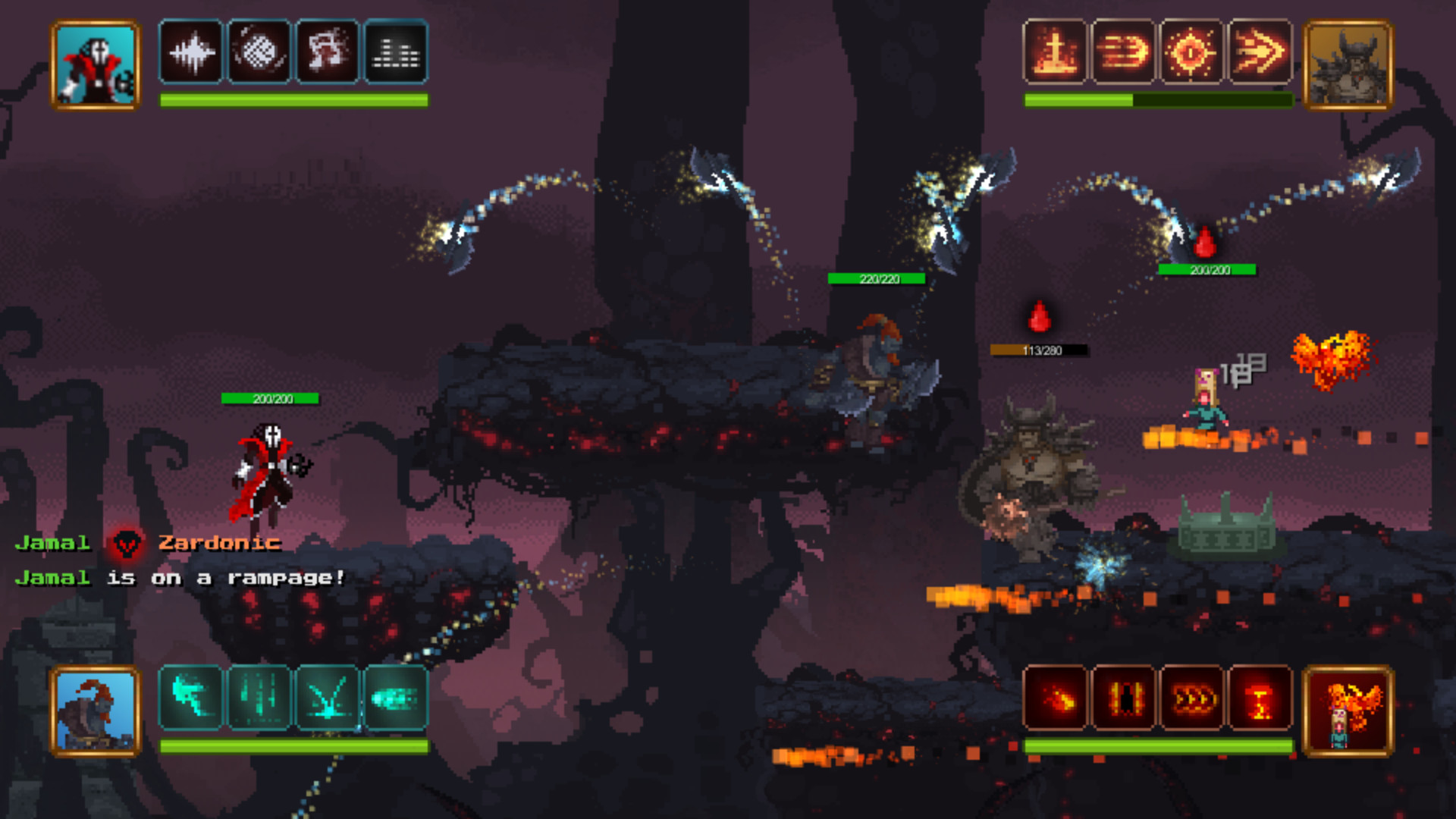Activate the disco ball ability for Zardonic
The image size is (1456, 819).
pos(259,52)
